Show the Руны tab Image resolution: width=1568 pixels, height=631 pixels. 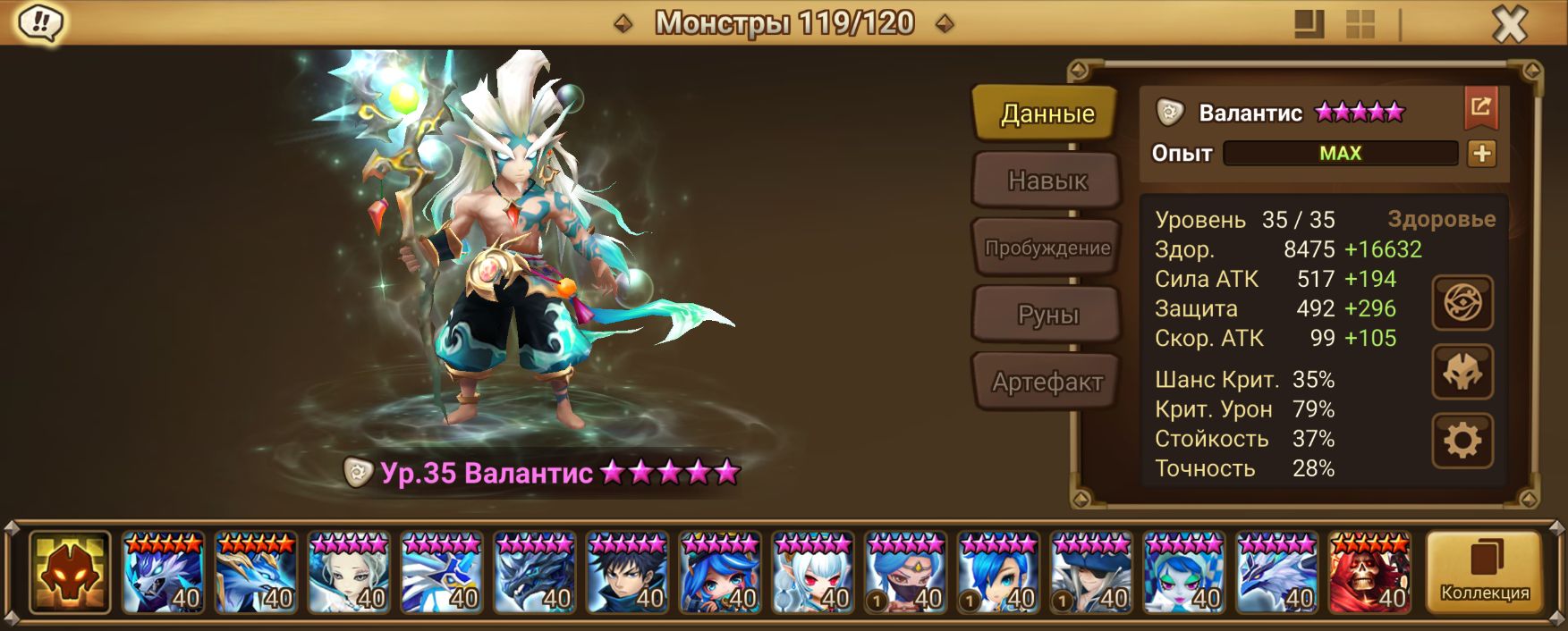click(x=1047, y=315)
